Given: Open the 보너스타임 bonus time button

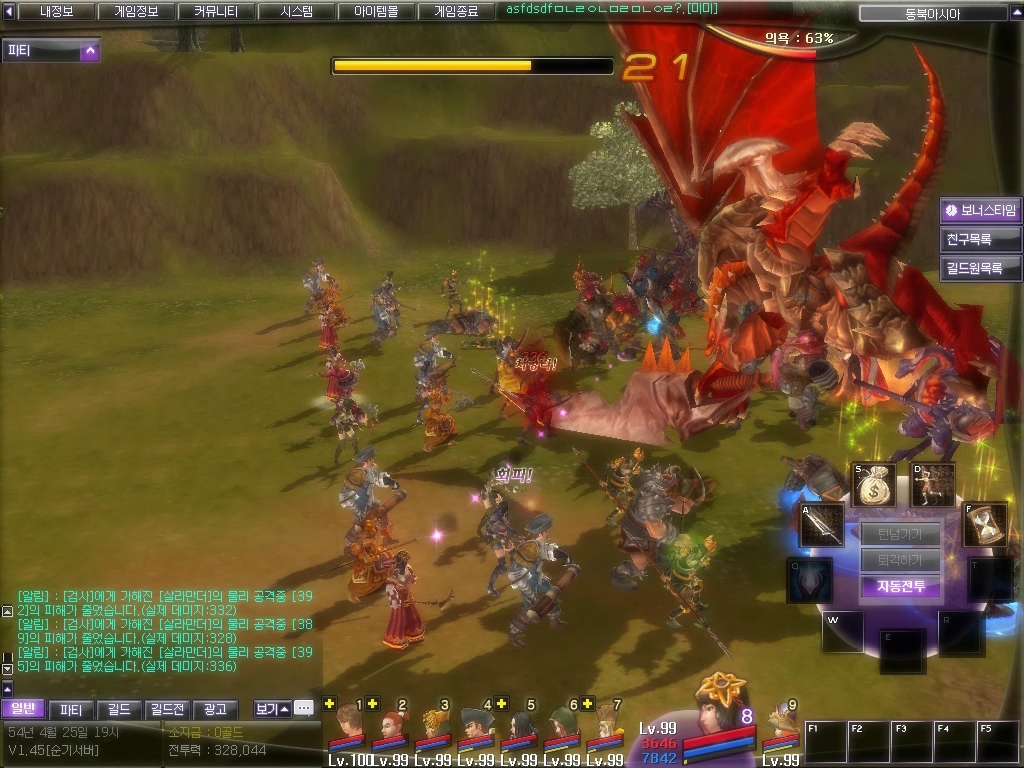Looking at the screenshot, I should coord(981,211).
